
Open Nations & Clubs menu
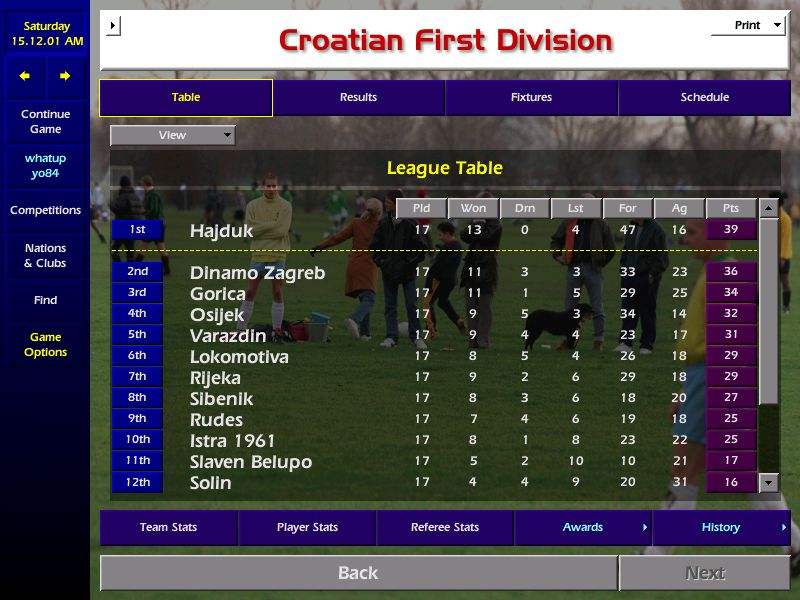point(45,256)
